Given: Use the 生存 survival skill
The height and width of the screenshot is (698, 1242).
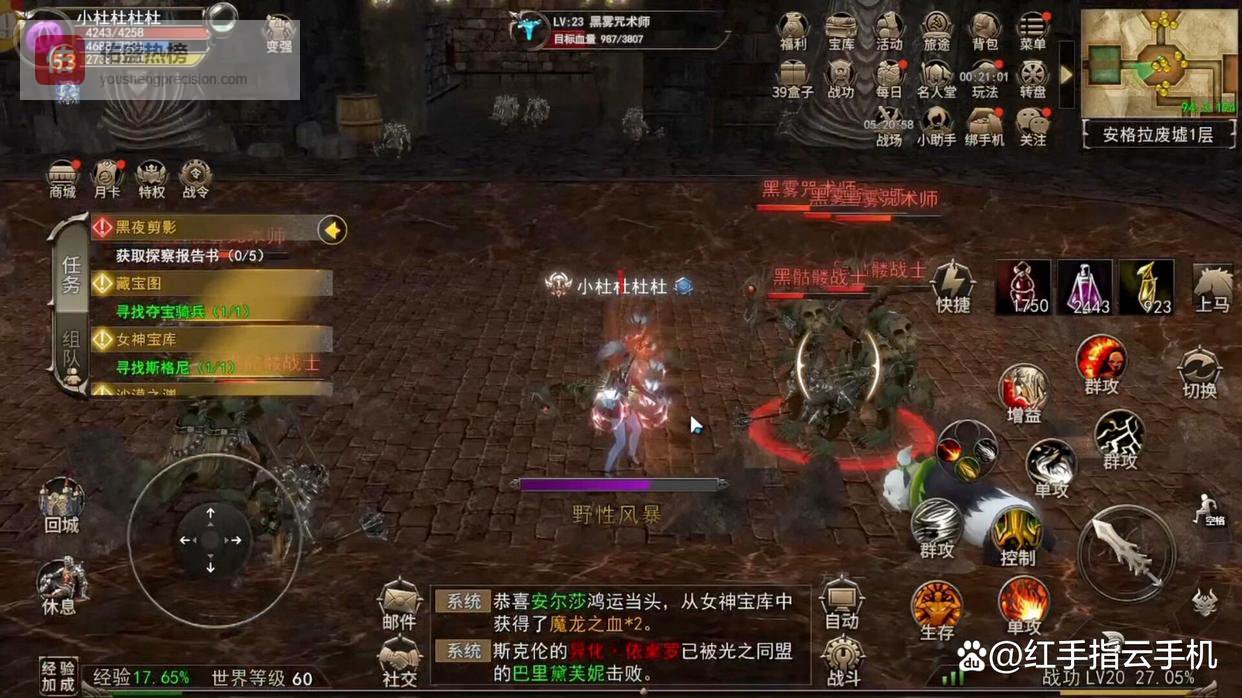Looking at the screenshot, I should coord(937,609).
